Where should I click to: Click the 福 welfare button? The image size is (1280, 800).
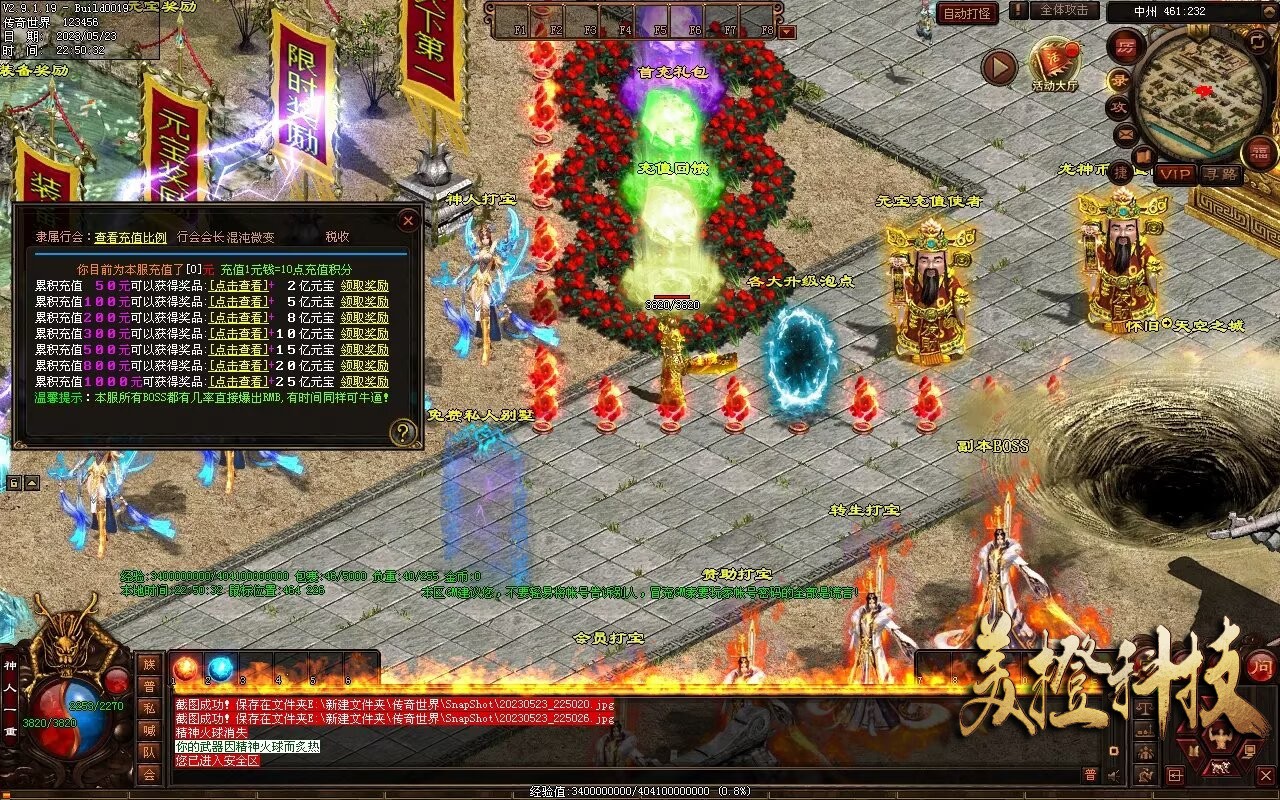click(x=1258, y=152)
